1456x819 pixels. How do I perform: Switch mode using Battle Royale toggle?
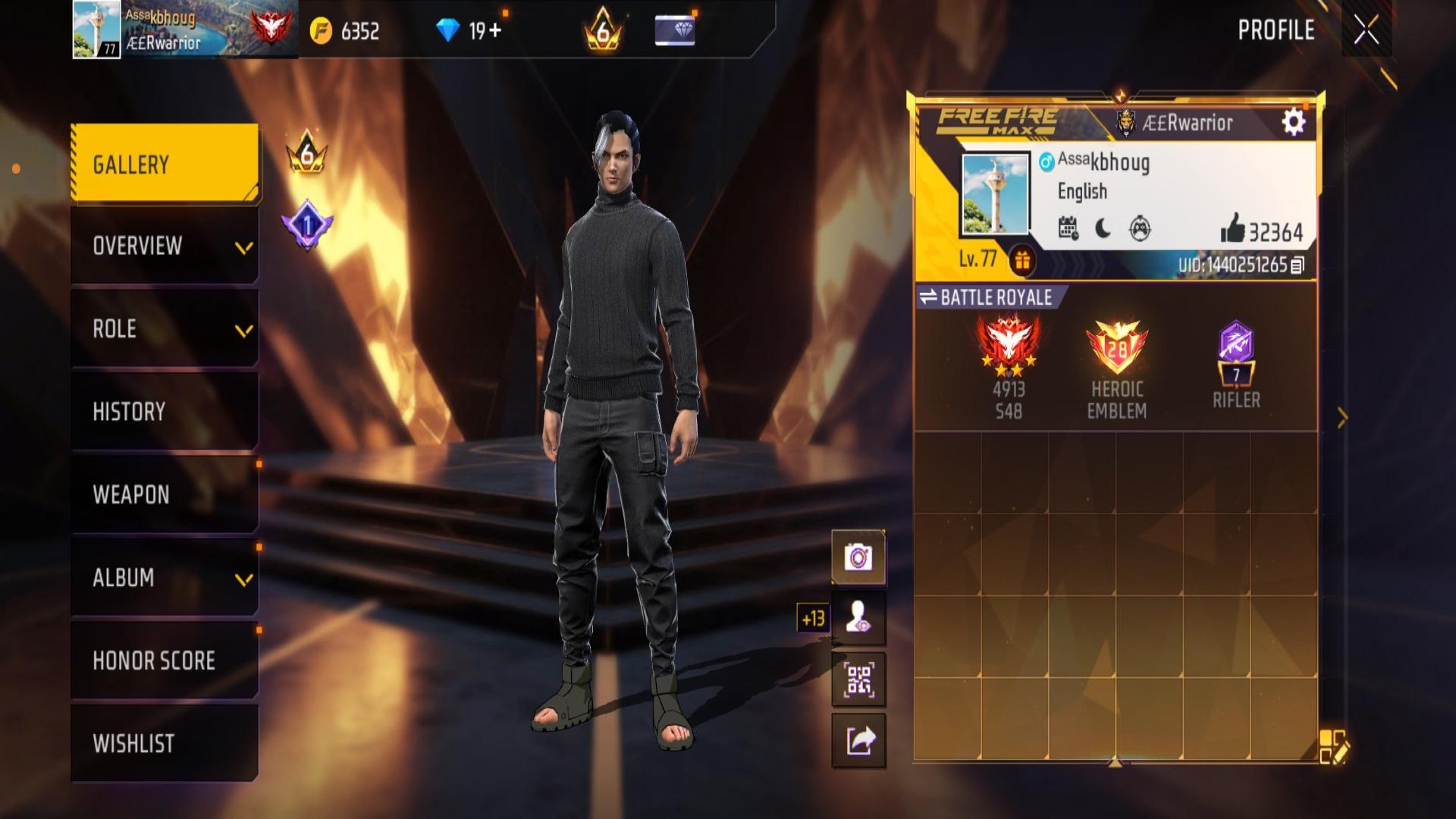pos(986,298)
